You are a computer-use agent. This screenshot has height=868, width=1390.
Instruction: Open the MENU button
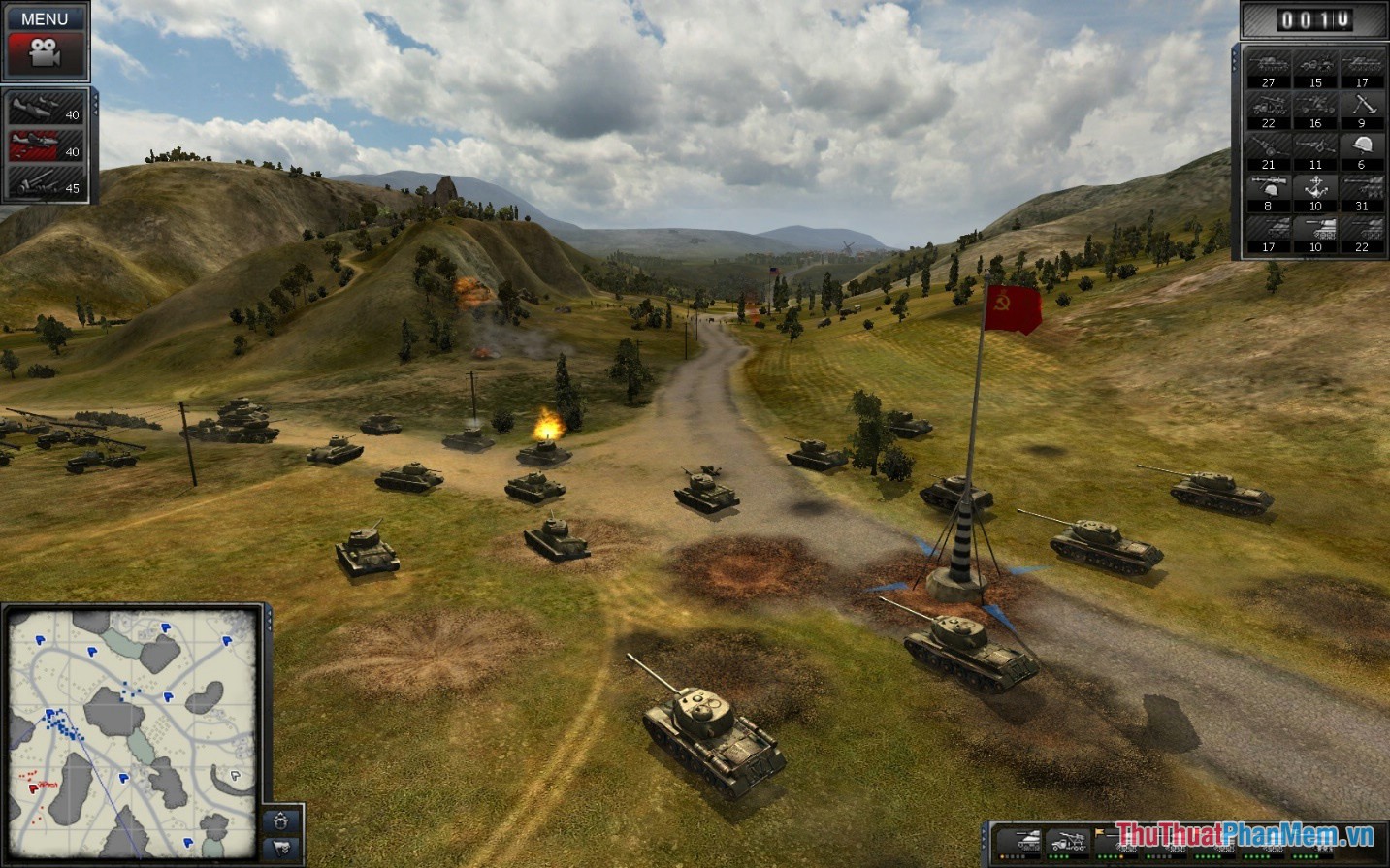click(x=46, y=18)
